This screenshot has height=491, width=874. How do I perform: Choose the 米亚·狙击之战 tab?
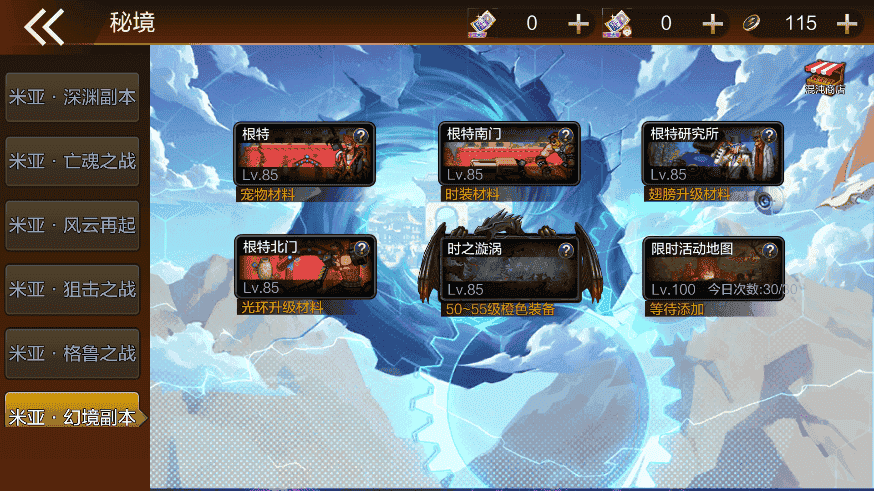pos(71,289)
